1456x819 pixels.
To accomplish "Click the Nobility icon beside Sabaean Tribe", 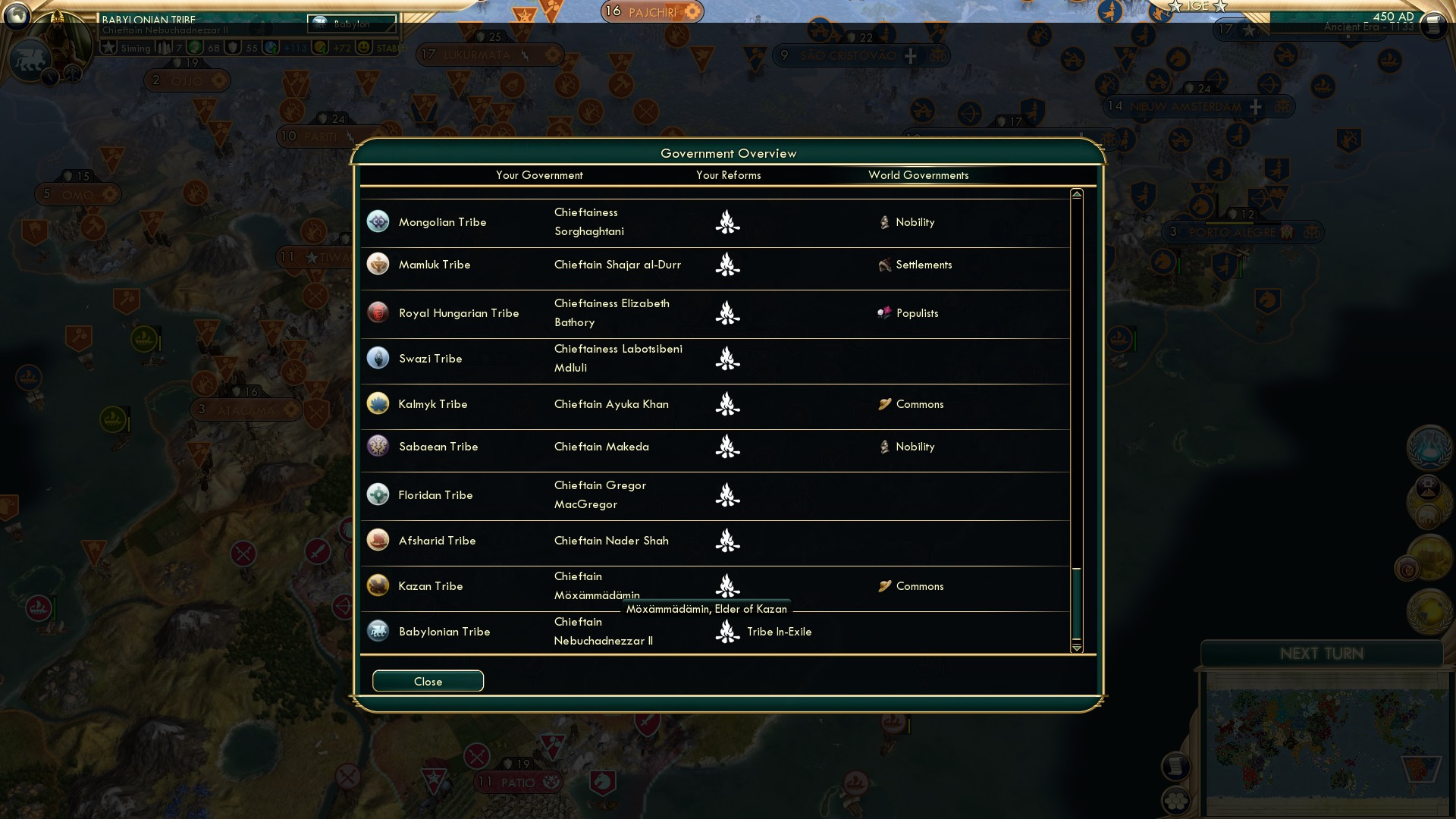I will [x=884, y=447].
